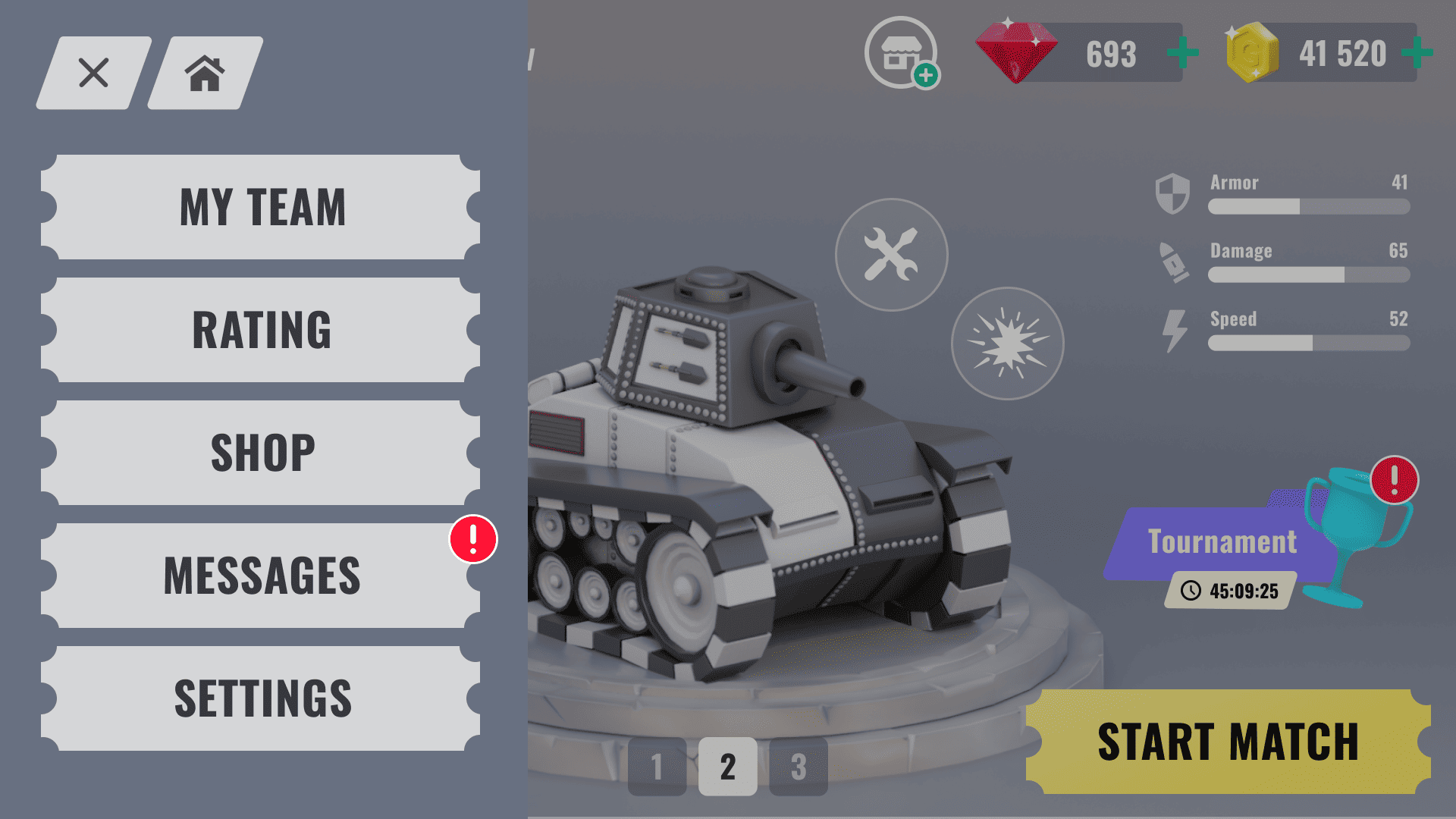This screenshot has width=1456, height=819.
Task: Switch to tank slot 3
Action: tap(798, 767)
